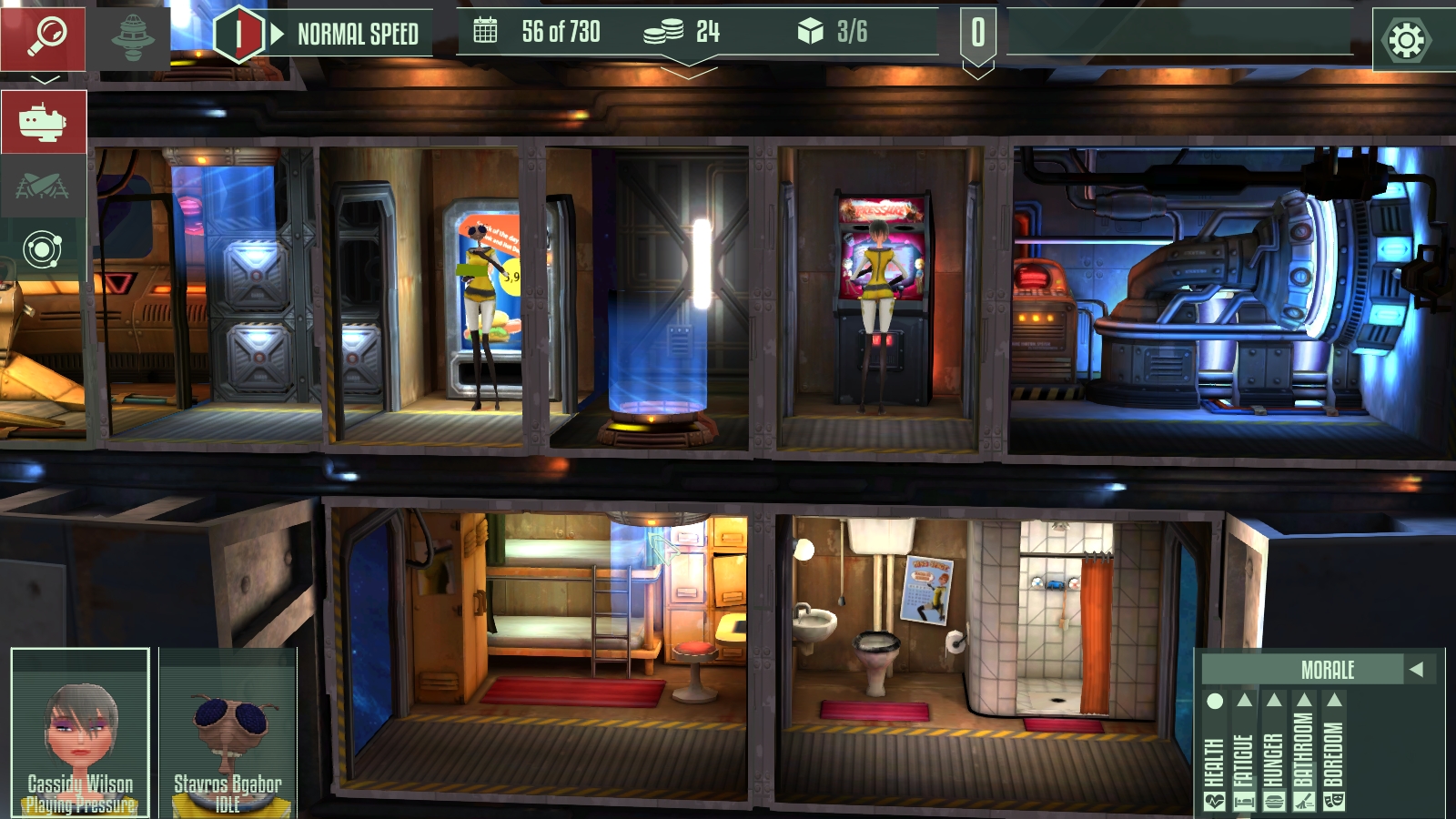Change game speed via Normal Speed label
Image resolution: width=1456 pixels, height=819 pixels.
[x=358, y=35]
